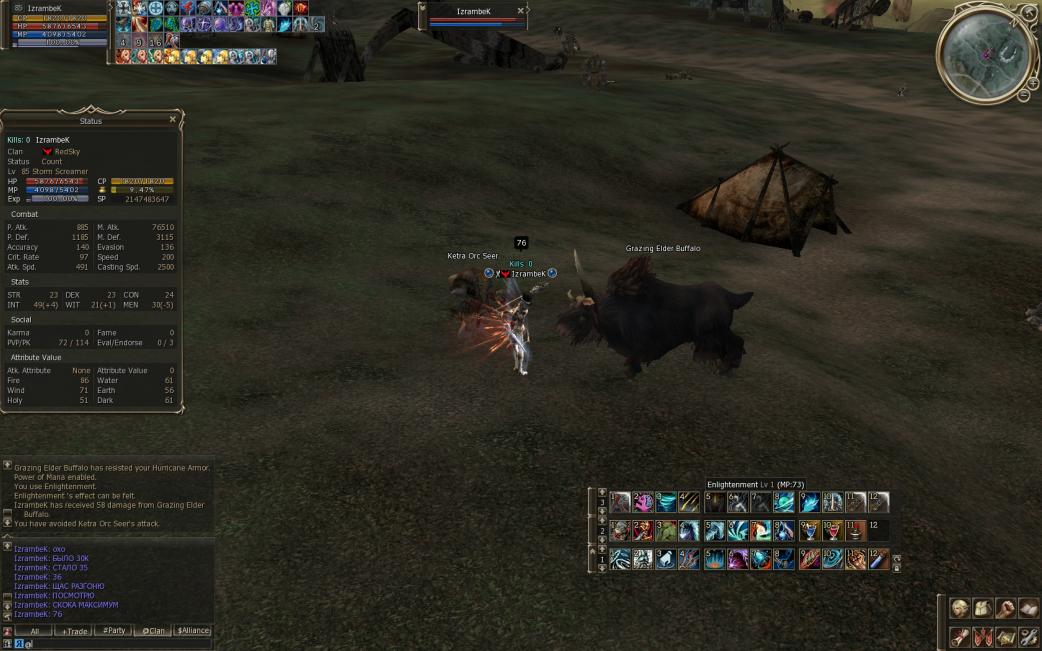
Task: Open the #Party chat tab
Action: (114, 631)
